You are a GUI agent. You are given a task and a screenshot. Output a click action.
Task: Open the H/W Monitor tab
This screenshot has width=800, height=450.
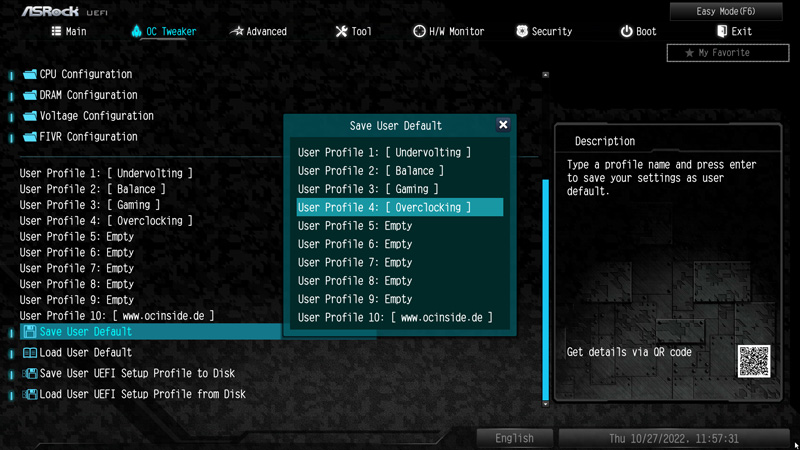(x=448, y=31)
